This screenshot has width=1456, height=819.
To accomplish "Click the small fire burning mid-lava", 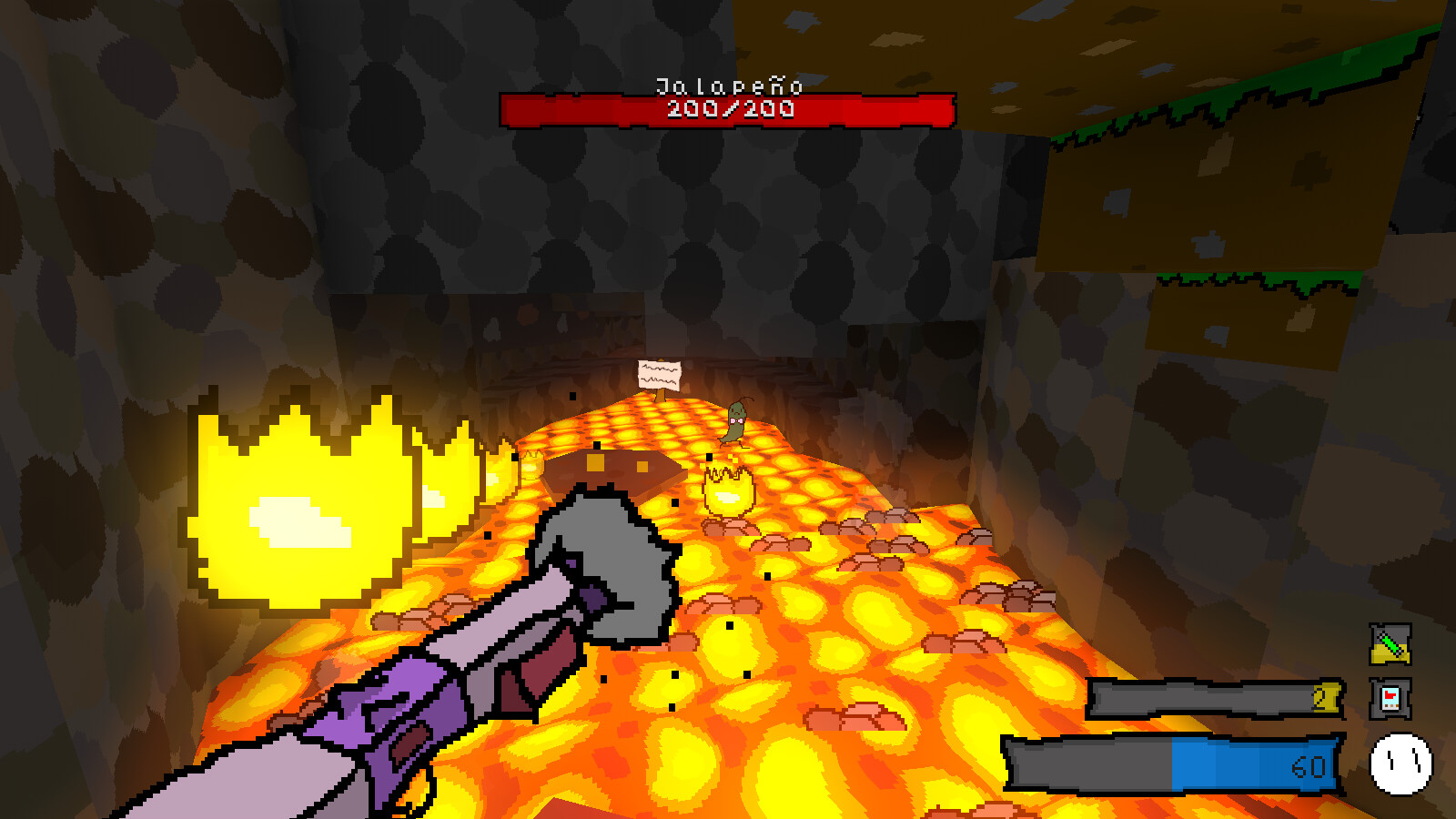I will pyautogui.click(x=728, y=491).
